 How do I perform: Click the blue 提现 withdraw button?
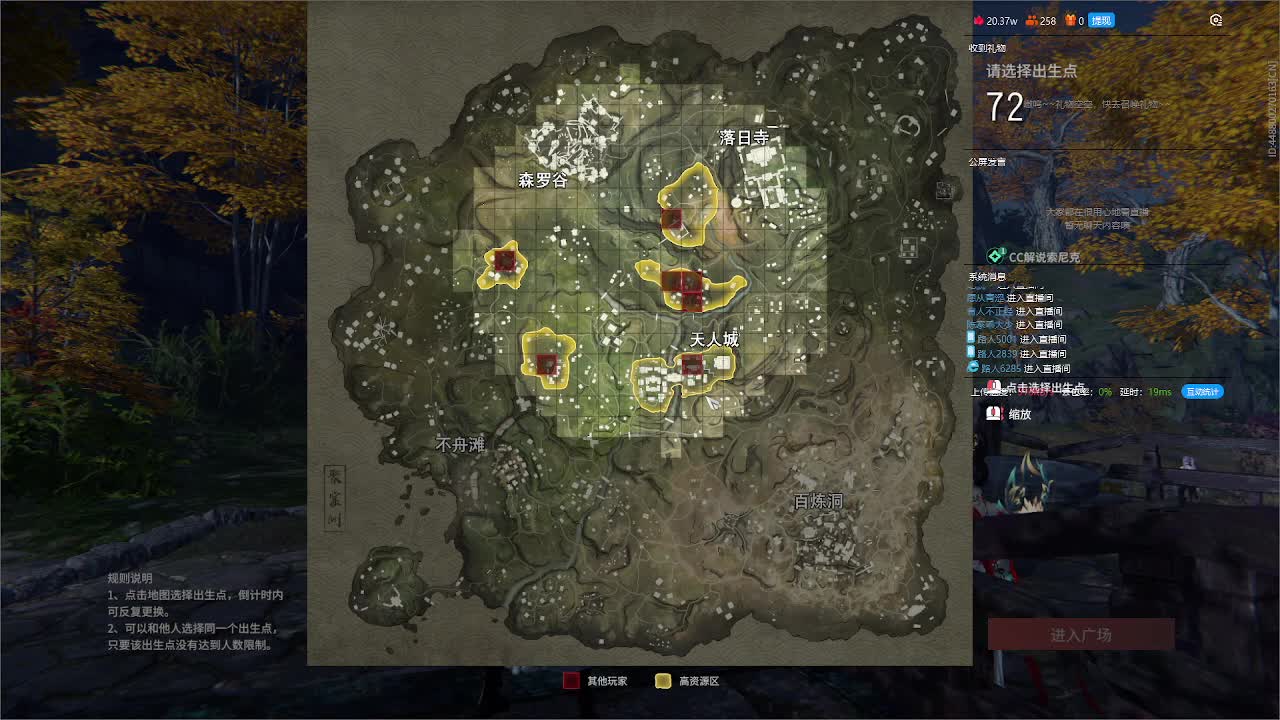point(1101,20)
